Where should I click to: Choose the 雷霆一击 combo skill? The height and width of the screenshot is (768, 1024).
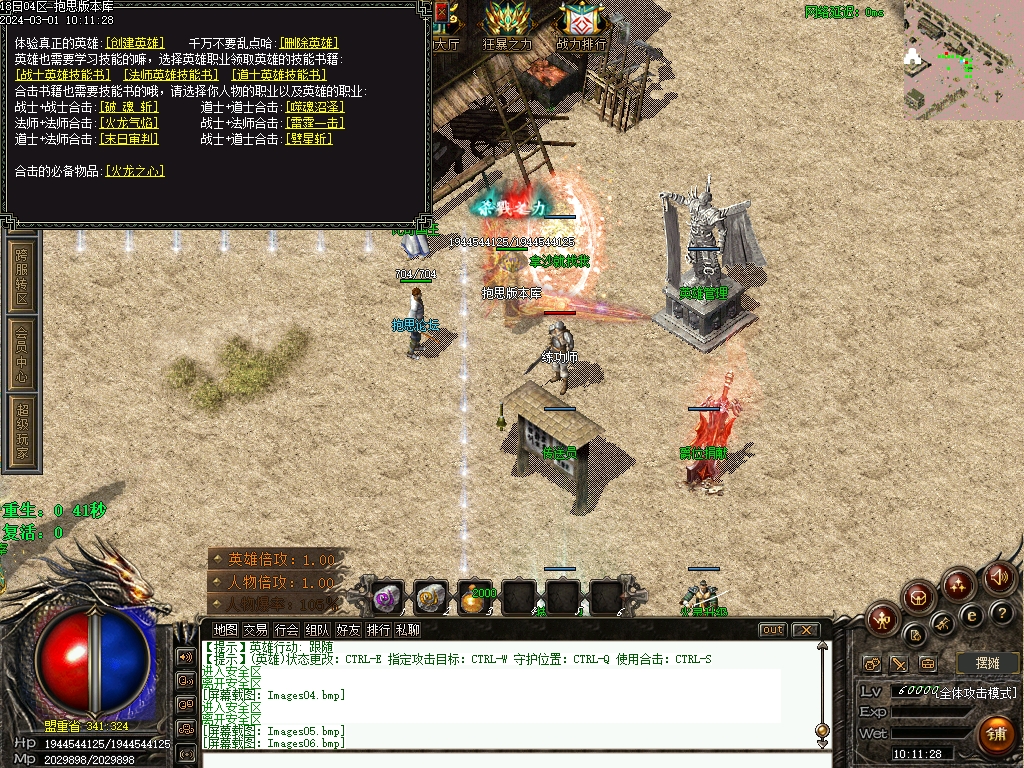[315, 123]
